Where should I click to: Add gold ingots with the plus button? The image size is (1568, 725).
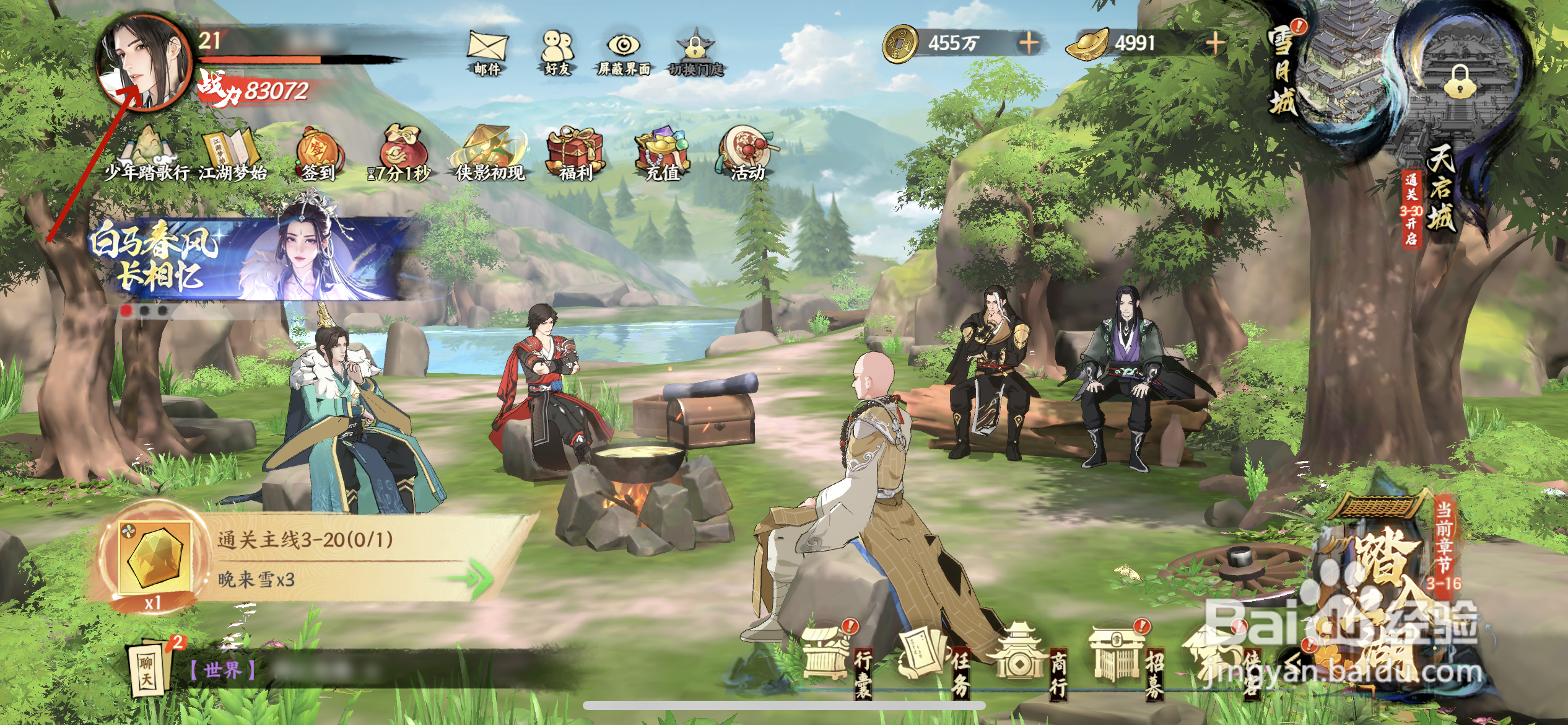coord(1215,43)
